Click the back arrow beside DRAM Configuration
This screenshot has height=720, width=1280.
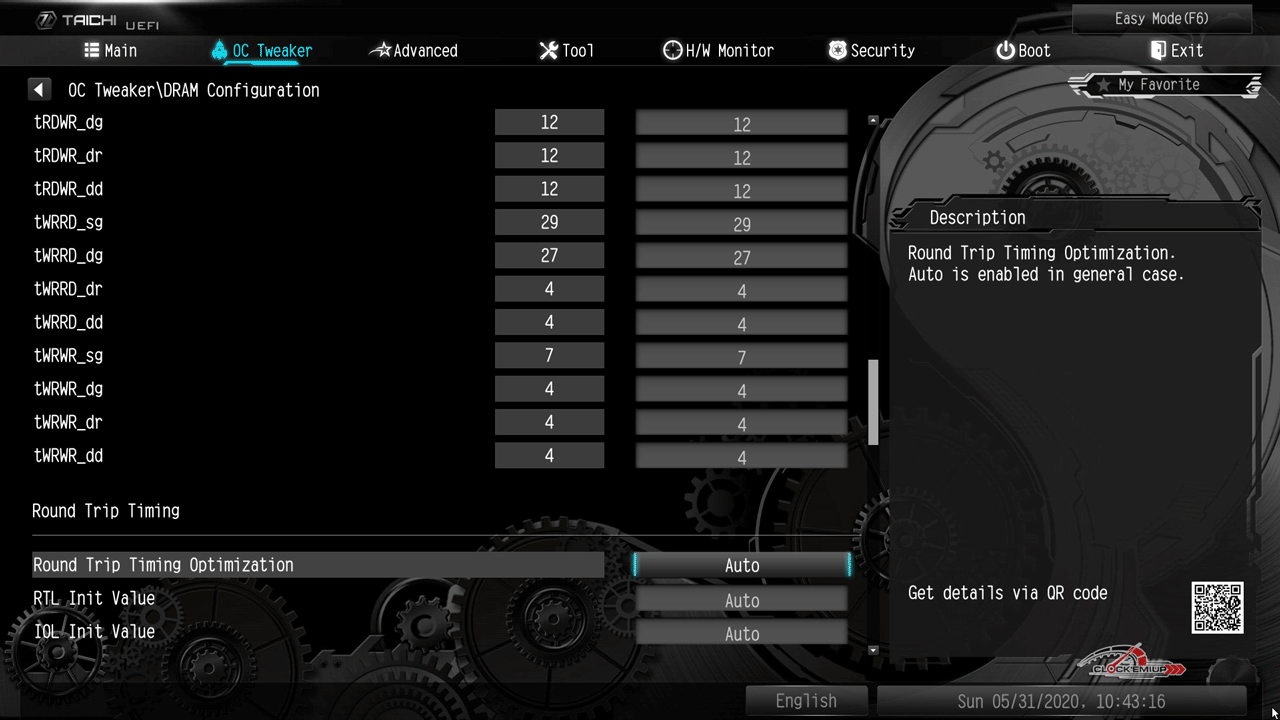point(39,90)
